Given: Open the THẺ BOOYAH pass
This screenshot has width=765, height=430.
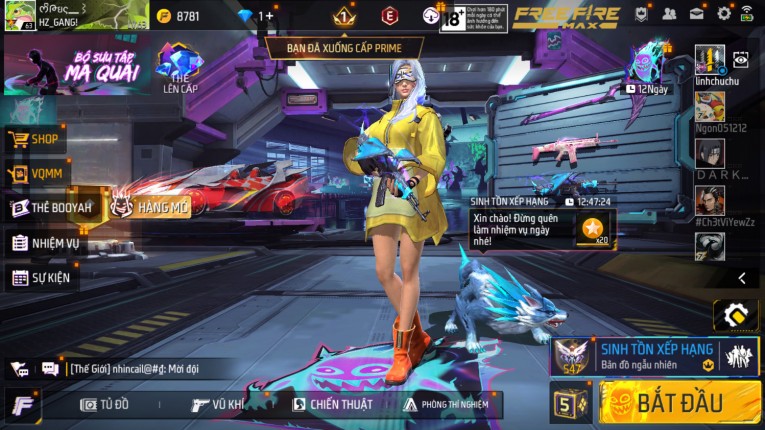Looking at the screenshot, I should pos(52,208).
